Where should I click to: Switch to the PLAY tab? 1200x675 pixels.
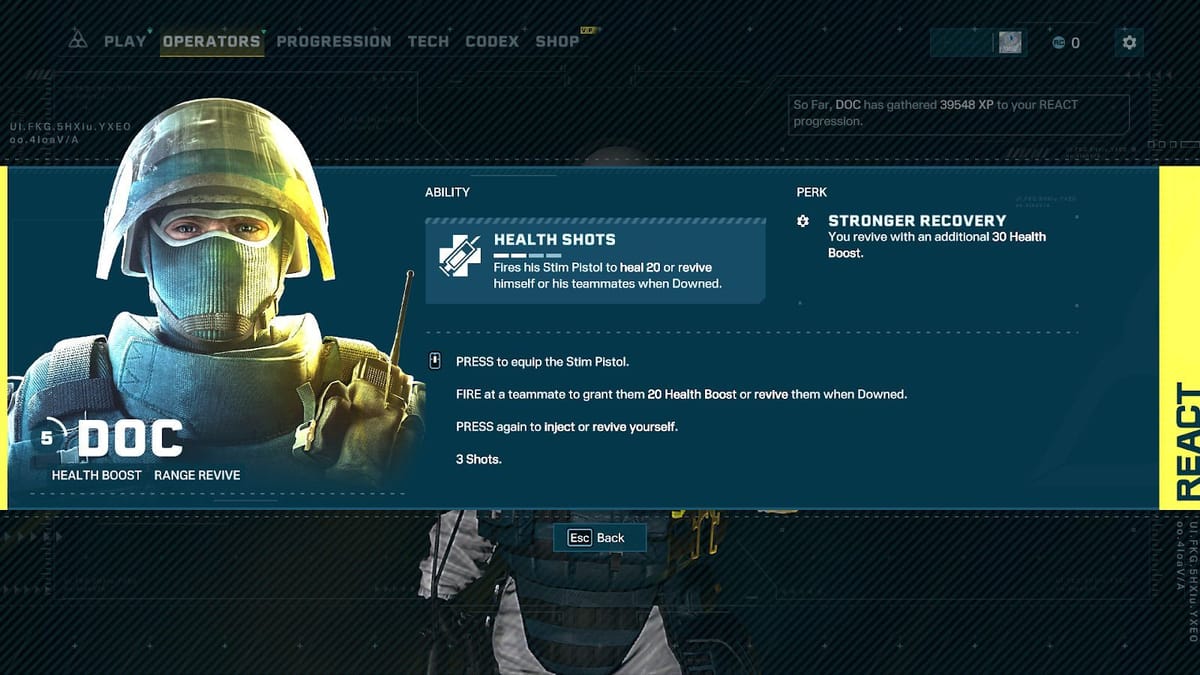coord(125,41)
